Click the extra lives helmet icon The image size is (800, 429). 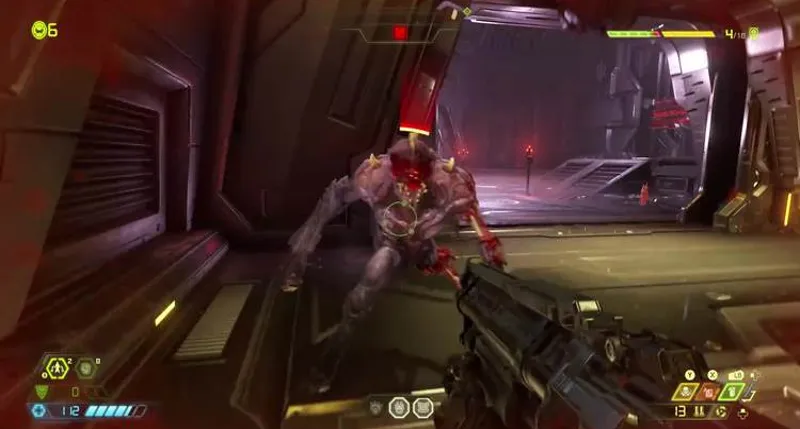(x=38, y=30)
